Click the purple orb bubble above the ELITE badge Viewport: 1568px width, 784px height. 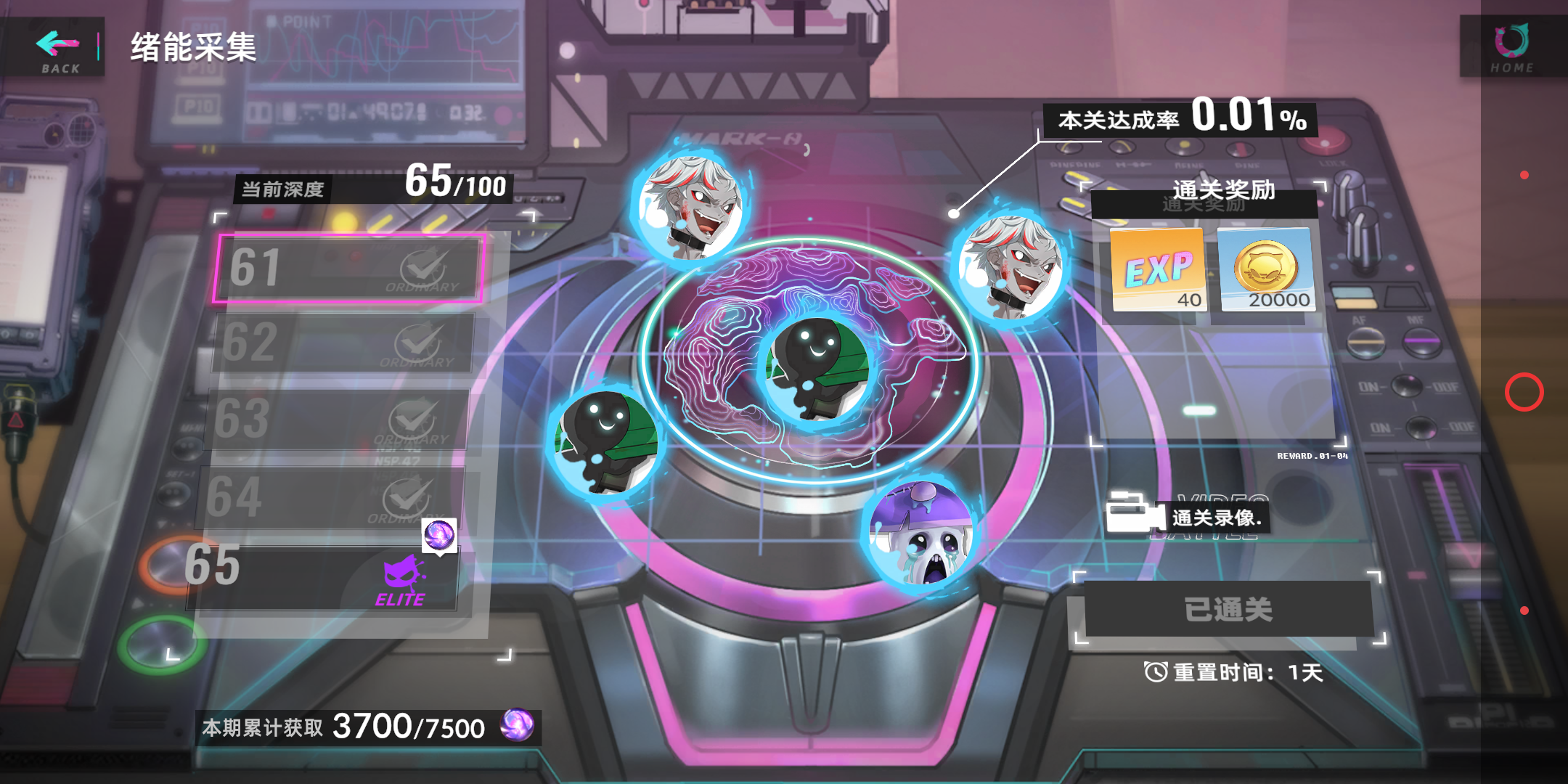pos(440,536)
